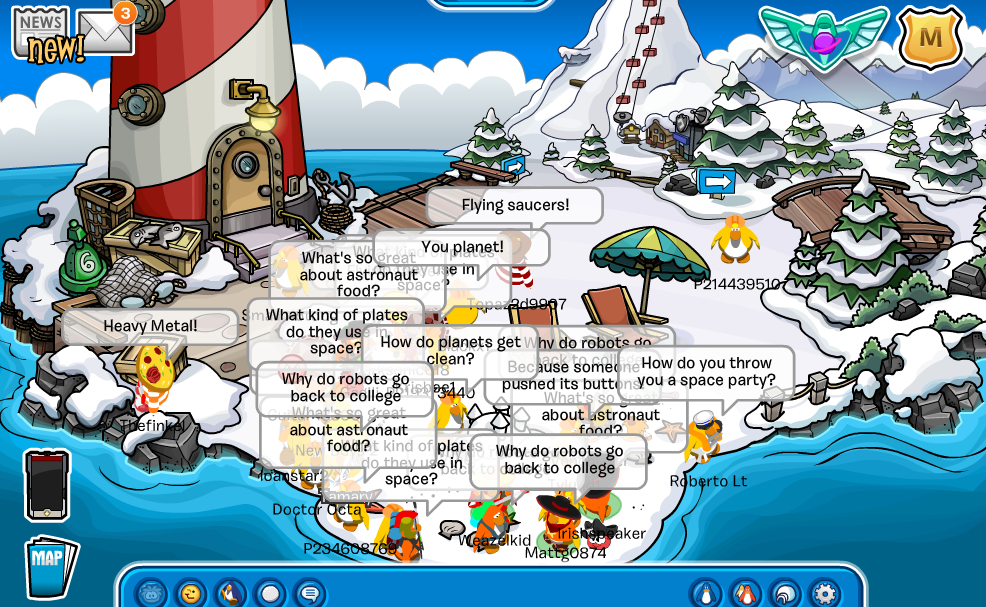Open the mail envelope with 3 notifications
This screenshot has height=607, width=986.
click(105, 32)
